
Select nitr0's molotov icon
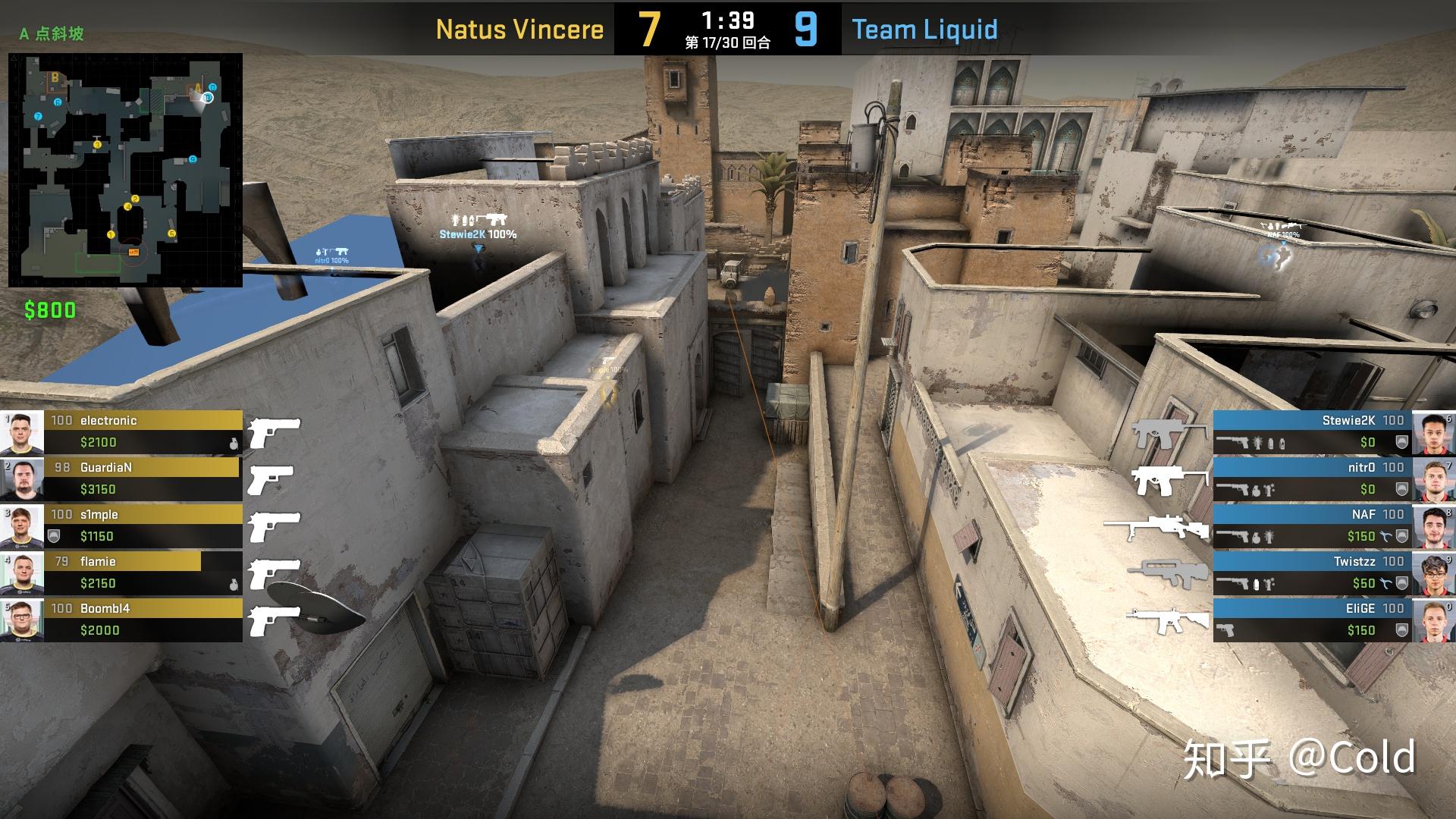click(x=1267, y=490)
